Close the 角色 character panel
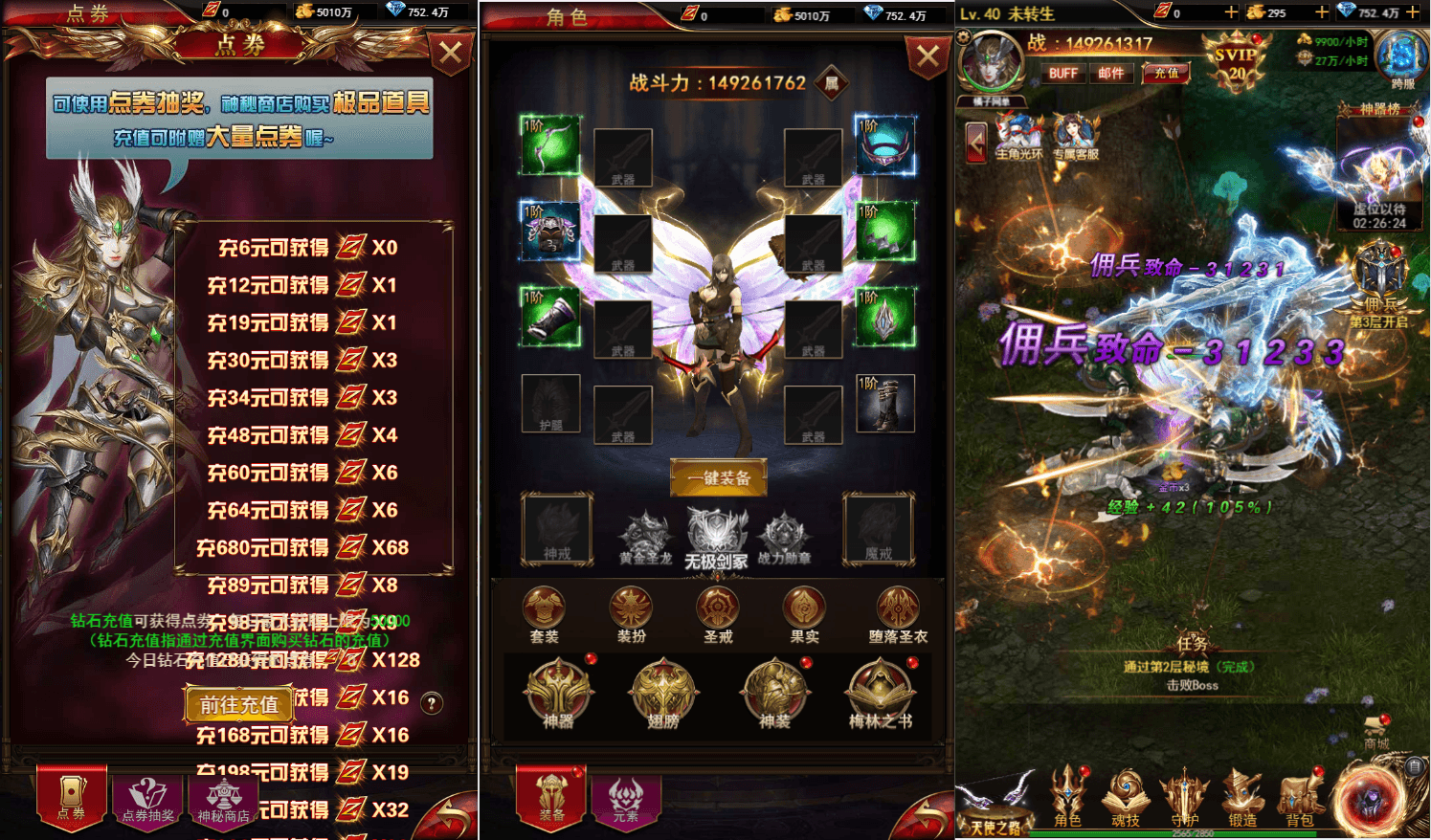The image size is (1431, 840). [928, 57]
